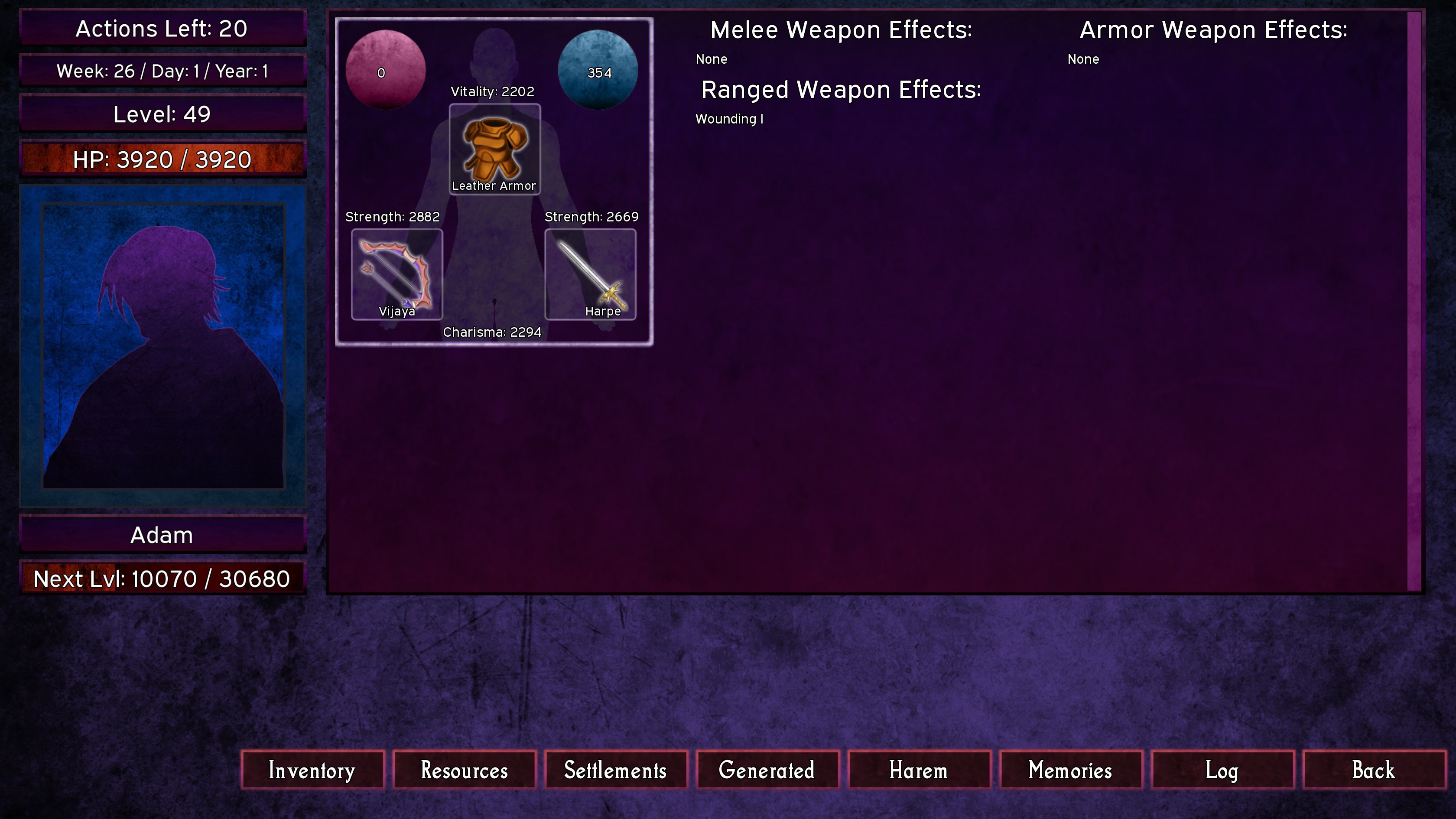The height and width of the screenshot is (819, 1456).
Task: Show the Log
Action: (1222, 770)
